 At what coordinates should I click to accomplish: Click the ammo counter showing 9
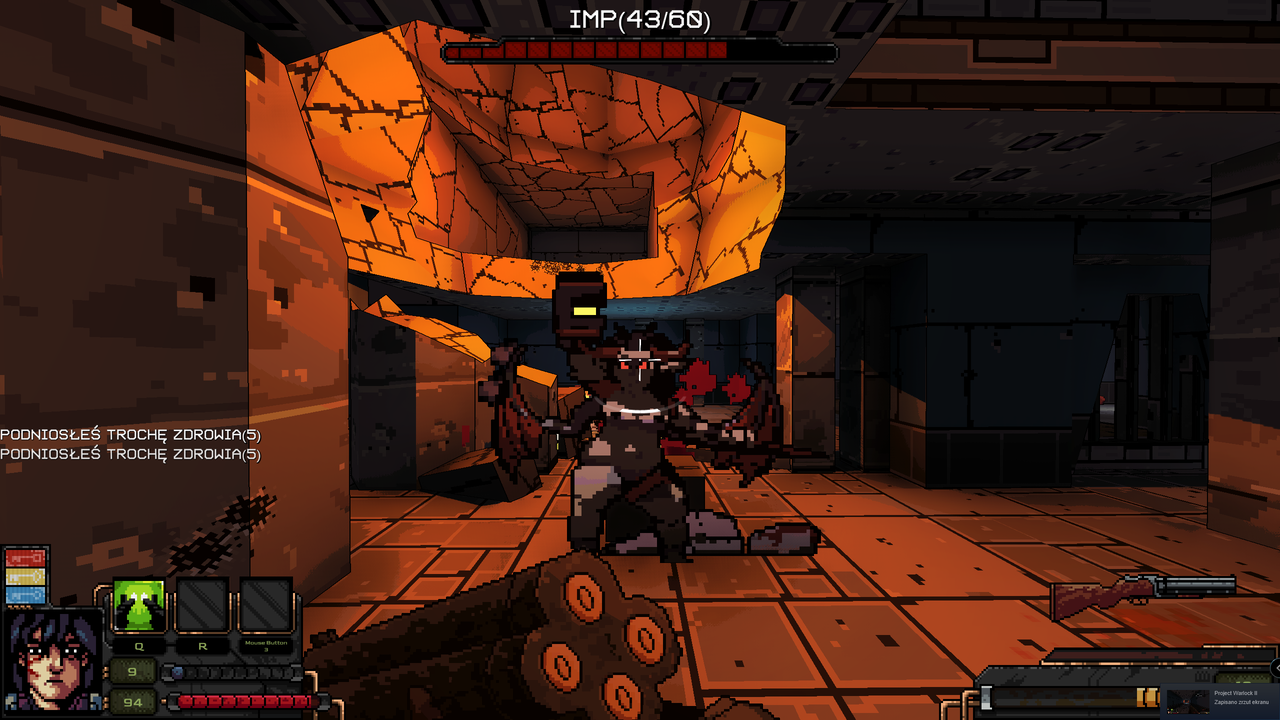point(131,671)
